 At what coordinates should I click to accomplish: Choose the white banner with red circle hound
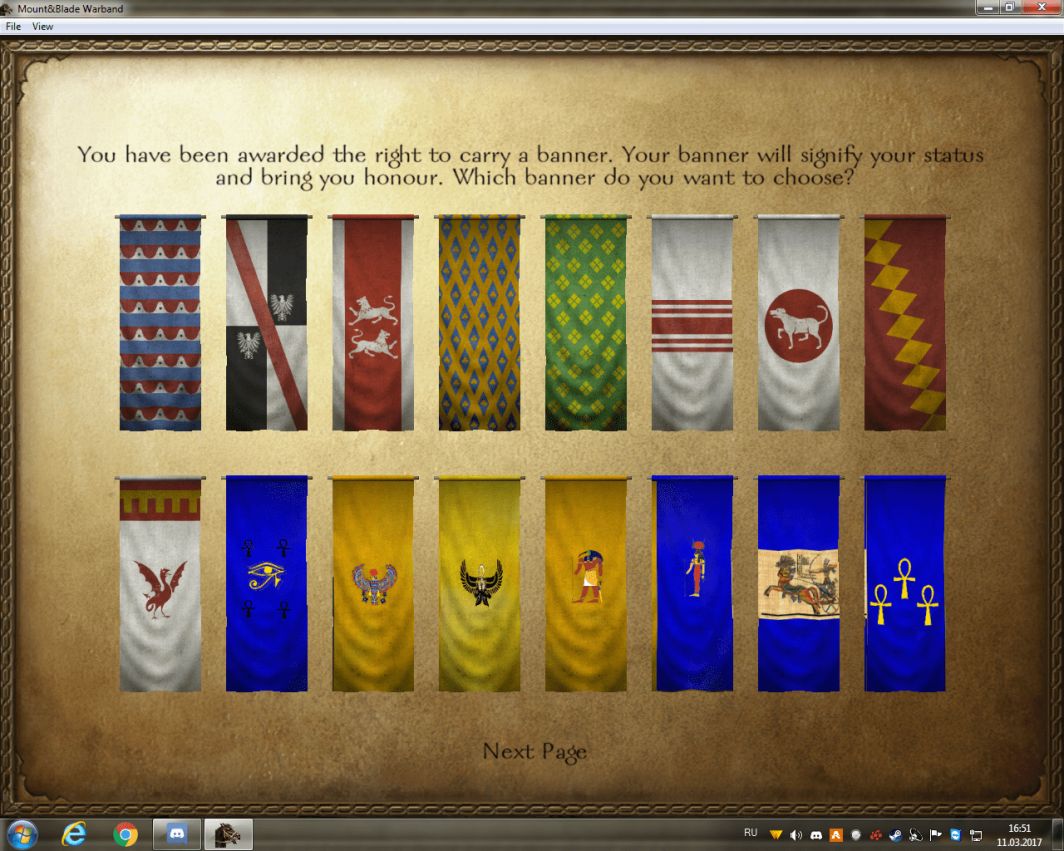coord(798,323)
